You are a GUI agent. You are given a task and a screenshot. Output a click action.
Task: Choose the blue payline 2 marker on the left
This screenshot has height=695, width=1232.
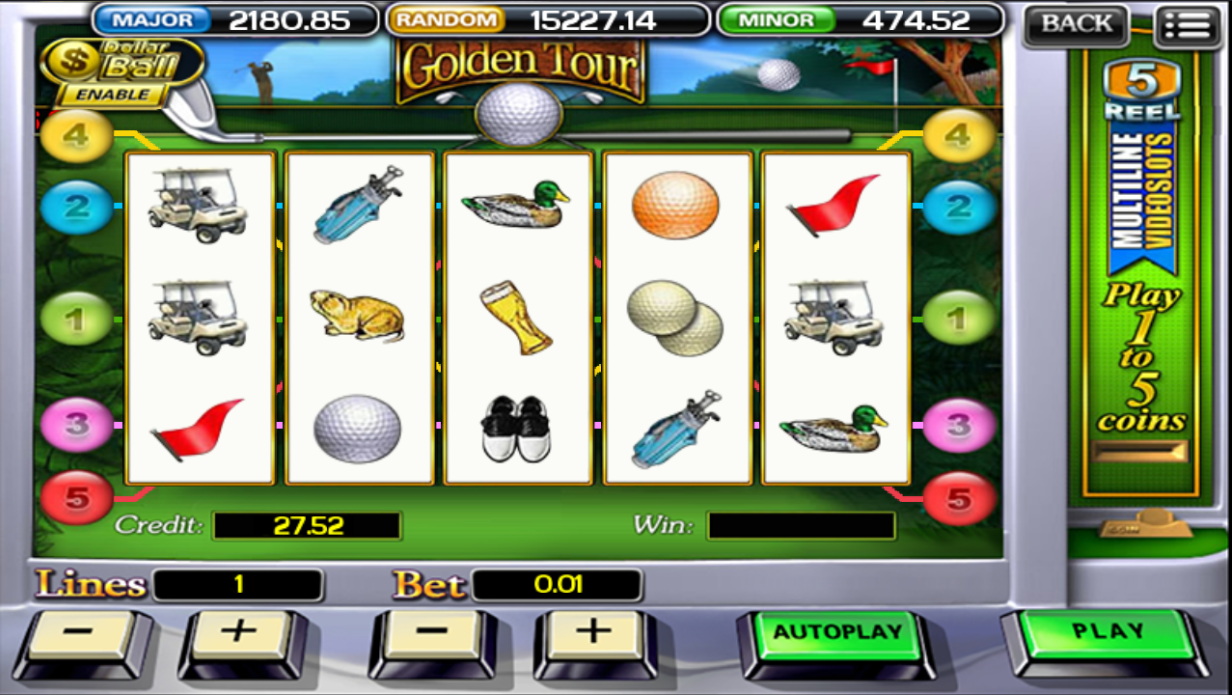(x=77, y=207)
